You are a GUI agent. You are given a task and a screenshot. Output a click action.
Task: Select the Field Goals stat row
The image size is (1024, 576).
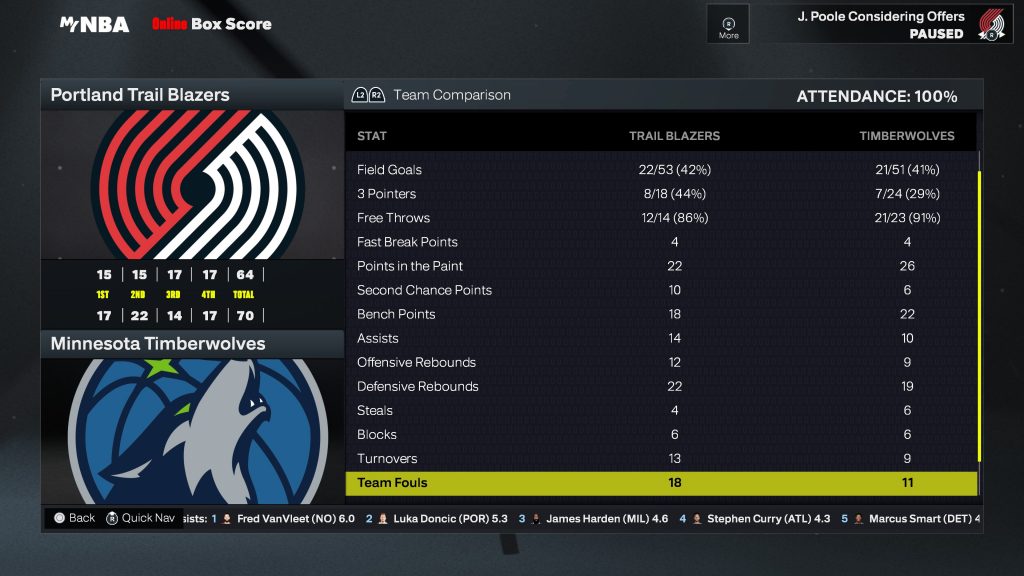(660, 170)
